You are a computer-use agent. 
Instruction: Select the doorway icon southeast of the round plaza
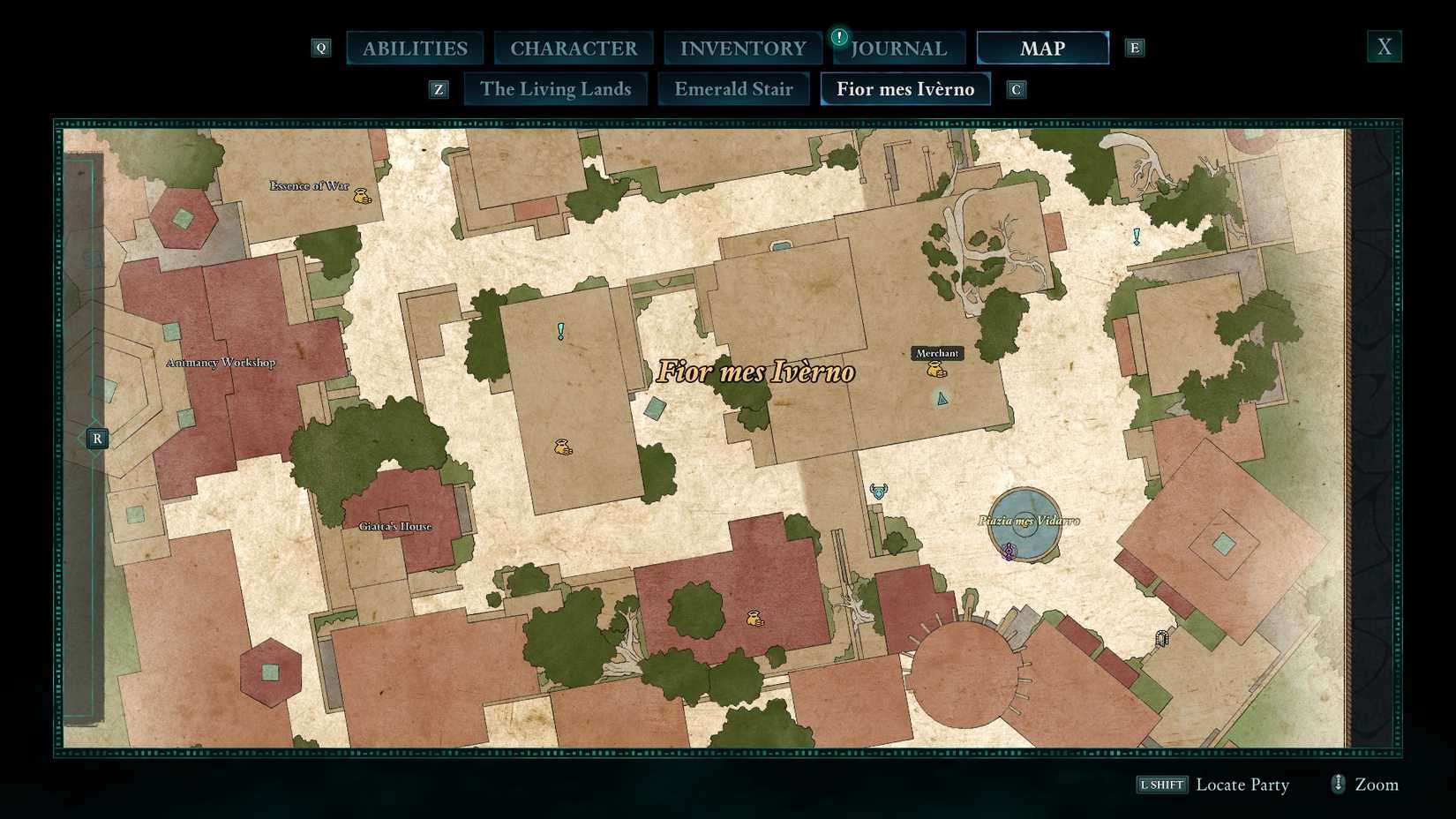pyautogui.click(x=1161, y=636)
